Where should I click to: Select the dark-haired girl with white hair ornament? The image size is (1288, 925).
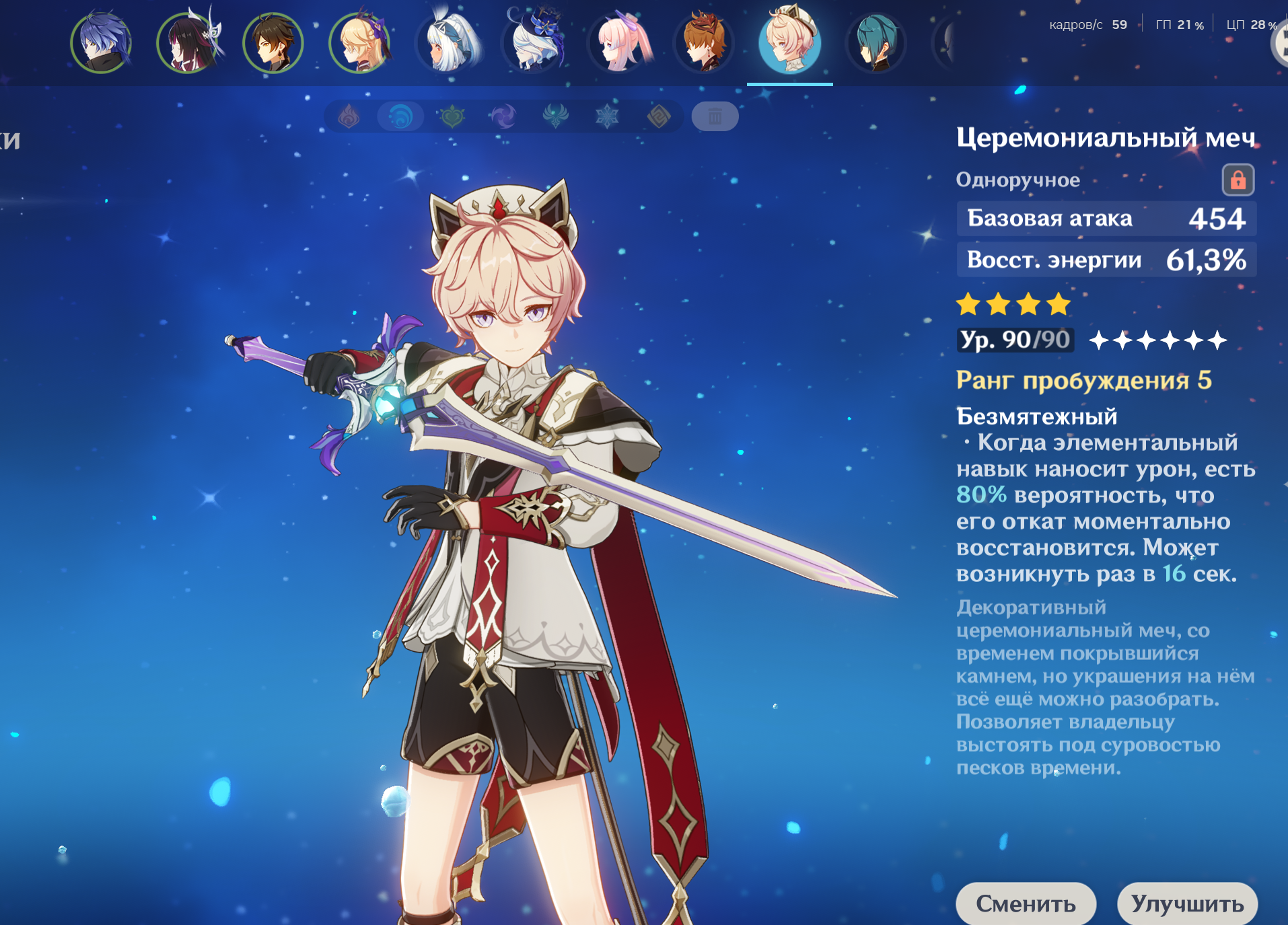point(187,43)
